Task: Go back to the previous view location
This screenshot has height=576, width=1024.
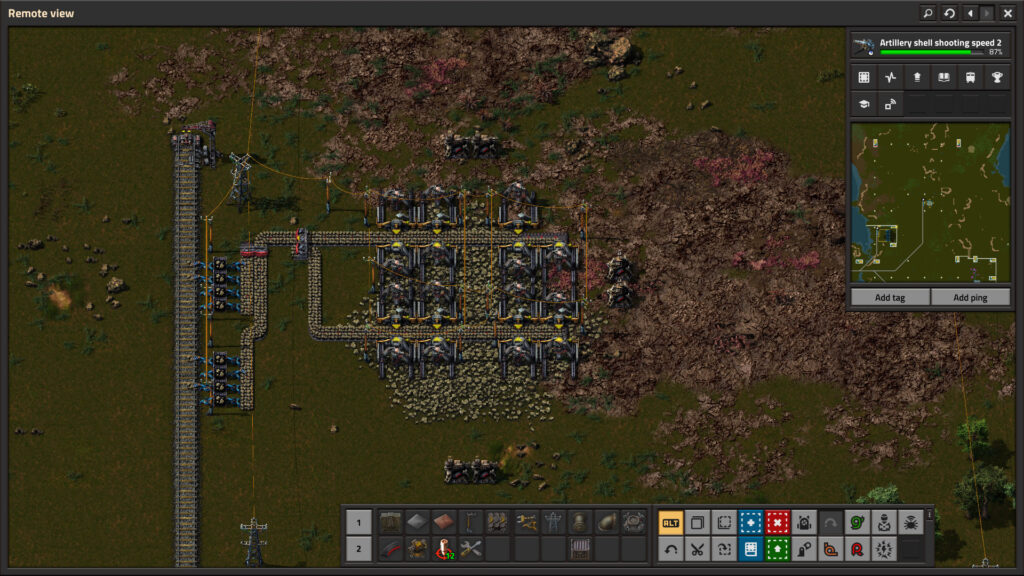Action: tap(969, 13)
